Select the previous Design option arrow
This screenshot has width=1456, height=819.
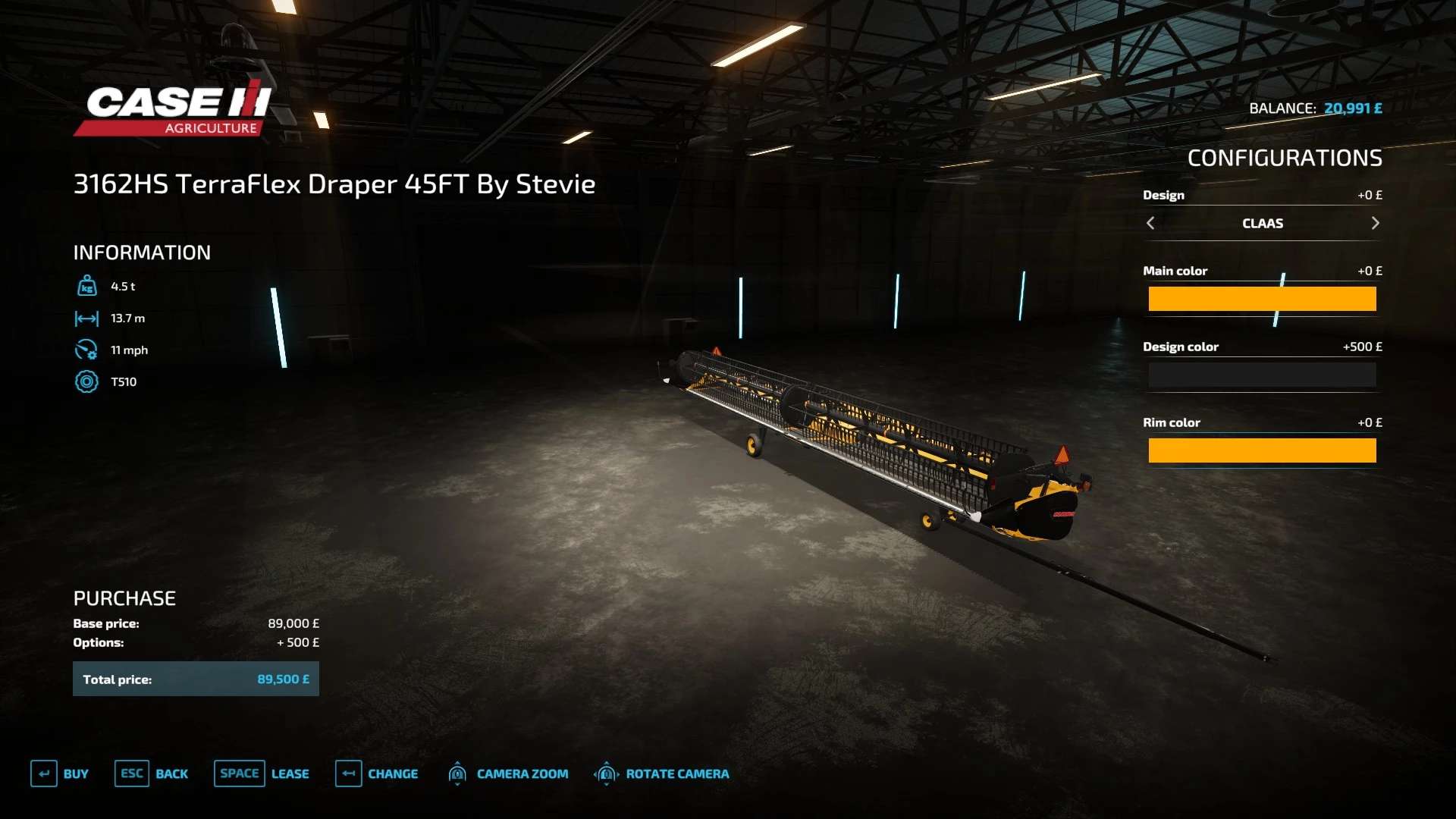(1150, 223)
